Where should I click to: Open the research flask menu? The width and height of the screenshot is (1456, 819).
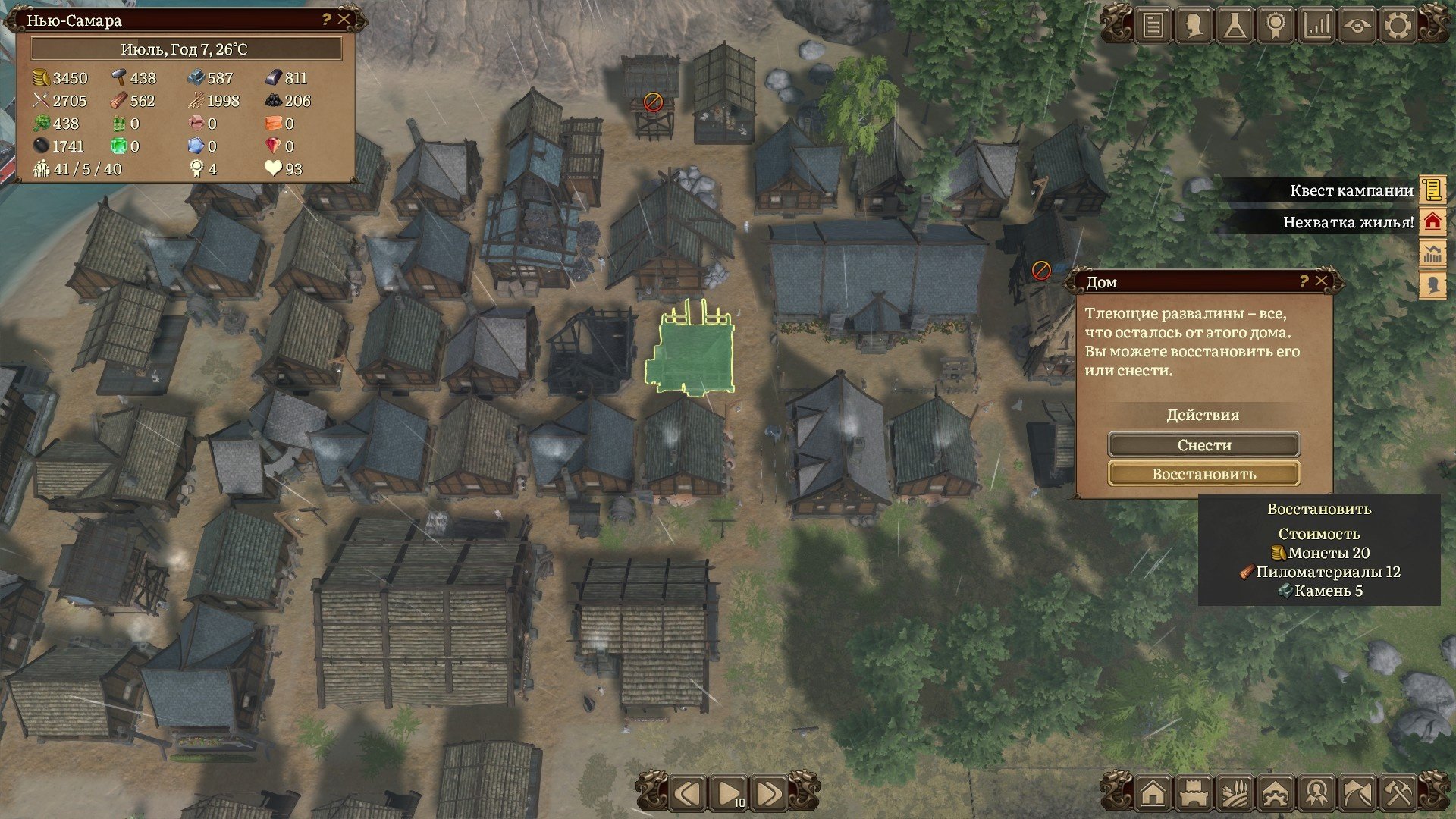[x=1235, y=27]
